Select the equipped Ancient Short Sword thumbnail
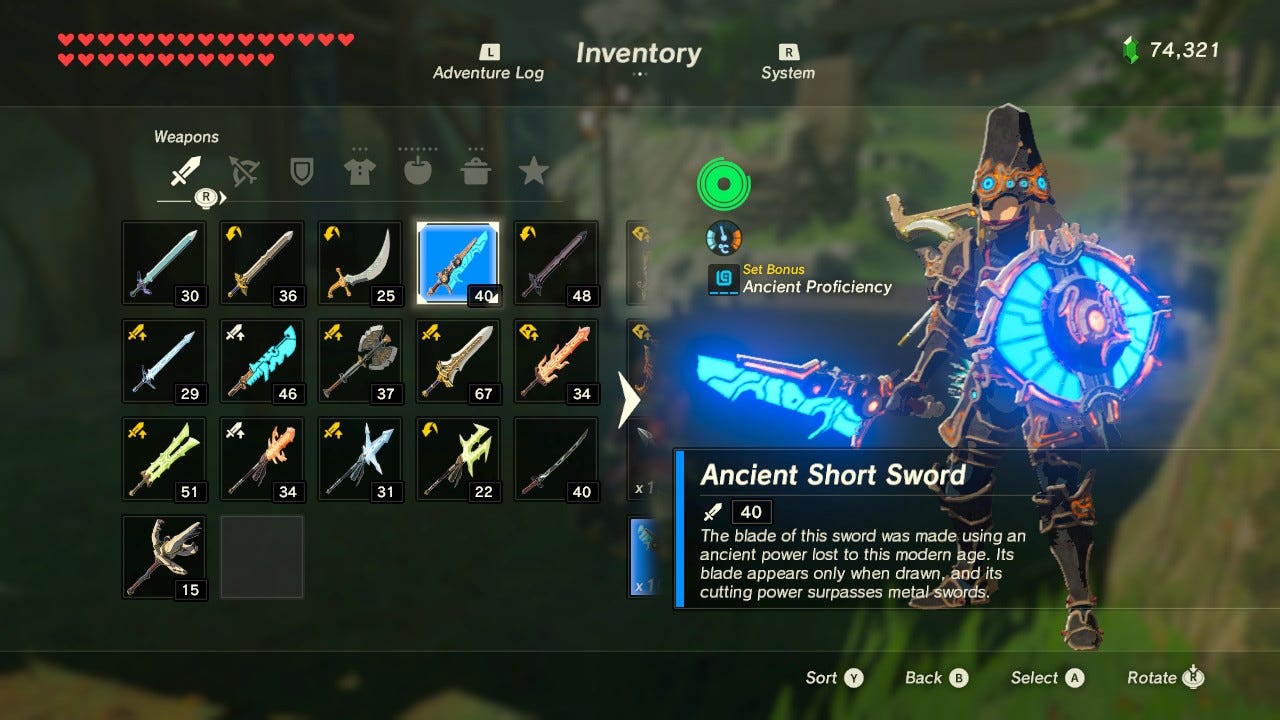 [x=457, y=263]
